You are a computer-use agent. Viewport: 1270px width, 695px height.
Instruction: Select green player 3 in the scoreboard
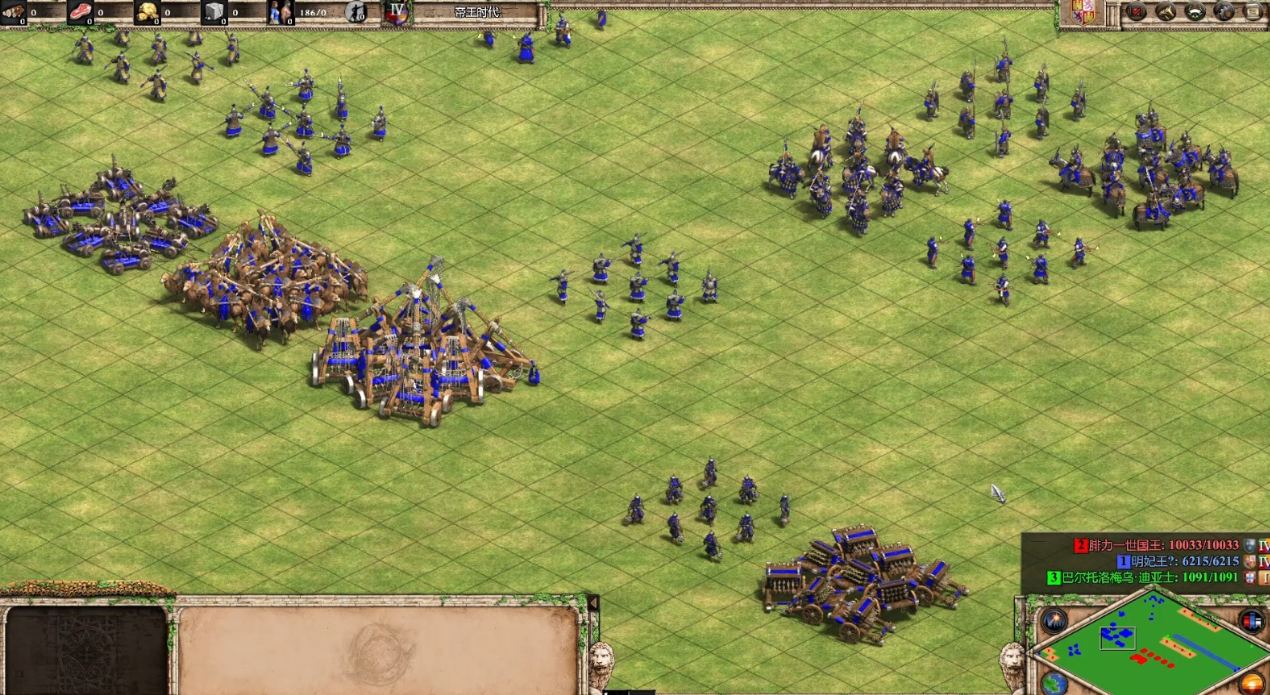pyautogui.click(x=1145, y=577)
